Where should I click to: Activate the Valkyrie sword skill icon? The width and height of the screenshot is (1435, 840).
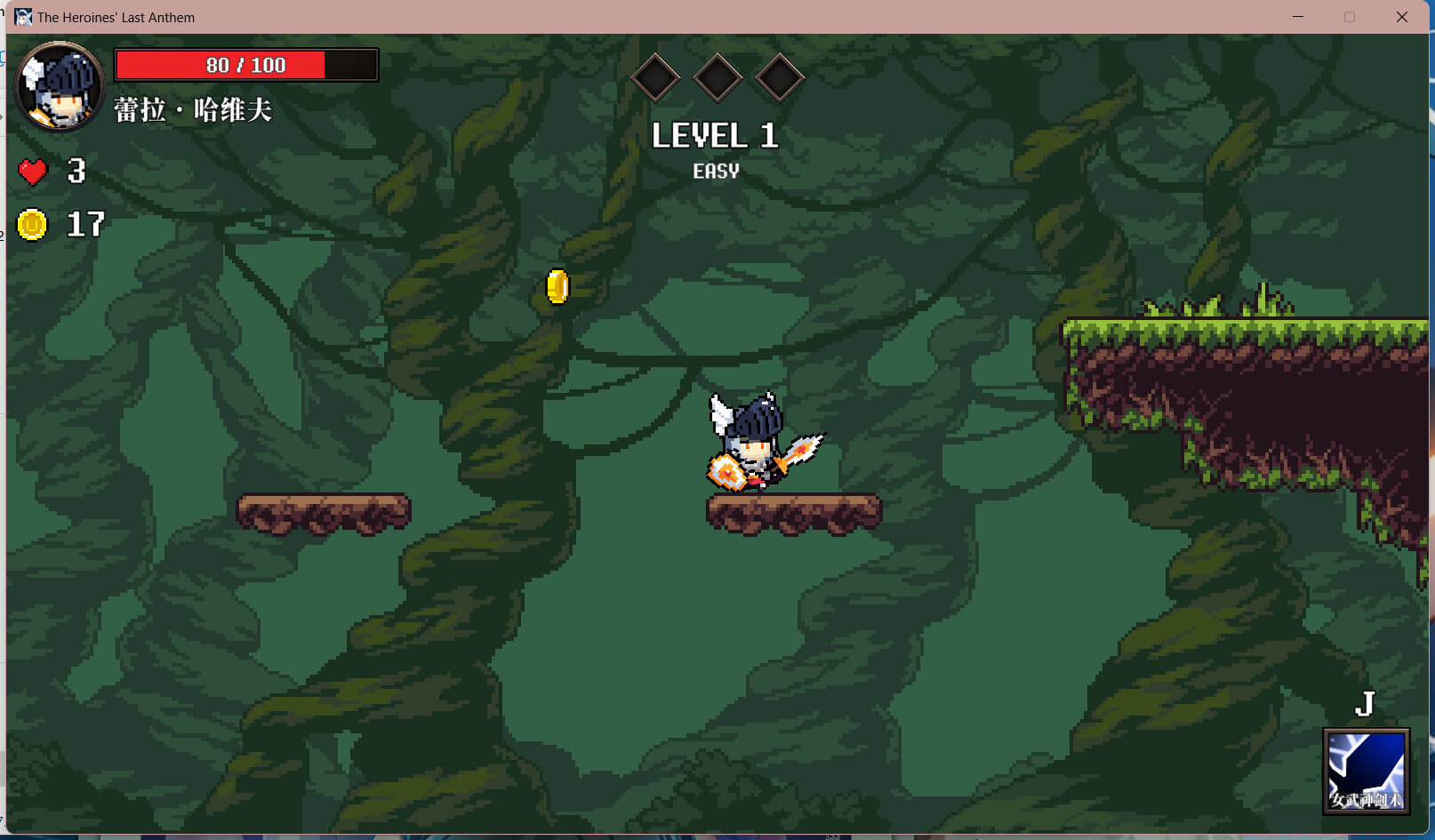[x=1366, y=770]
